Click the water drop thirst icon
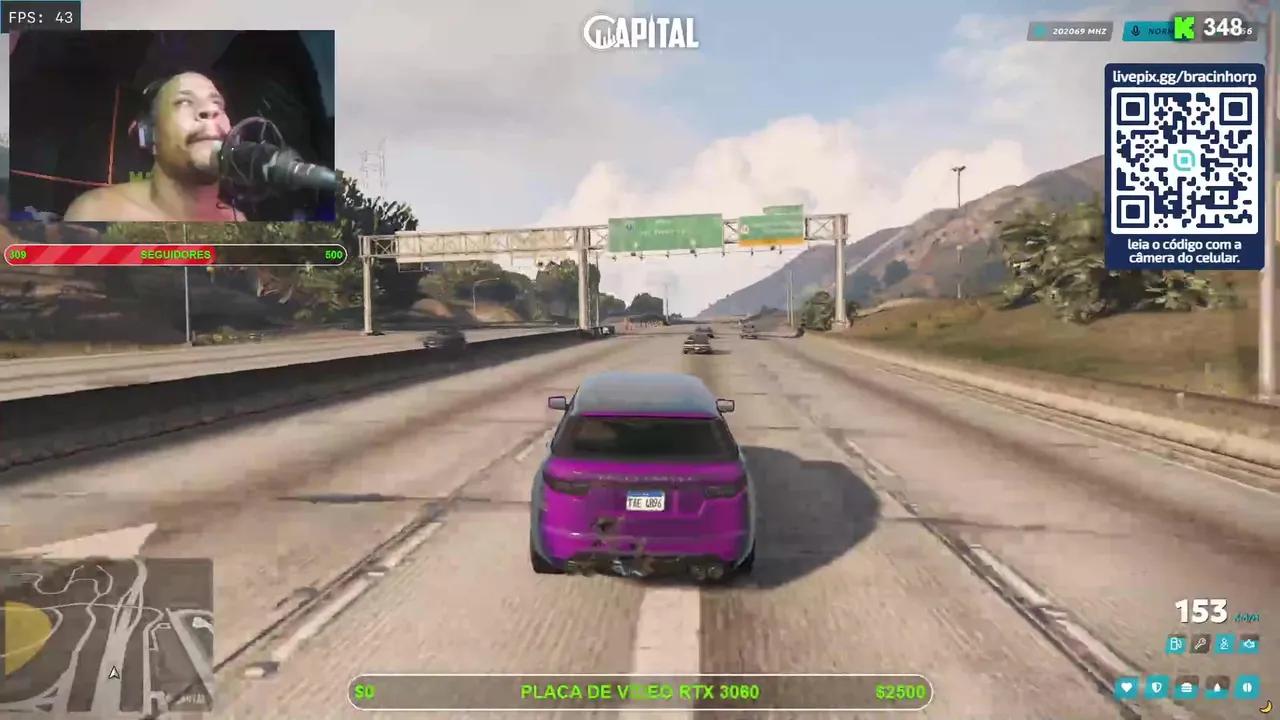This screenshot has width=1280, height=720. click(1217, 687)
